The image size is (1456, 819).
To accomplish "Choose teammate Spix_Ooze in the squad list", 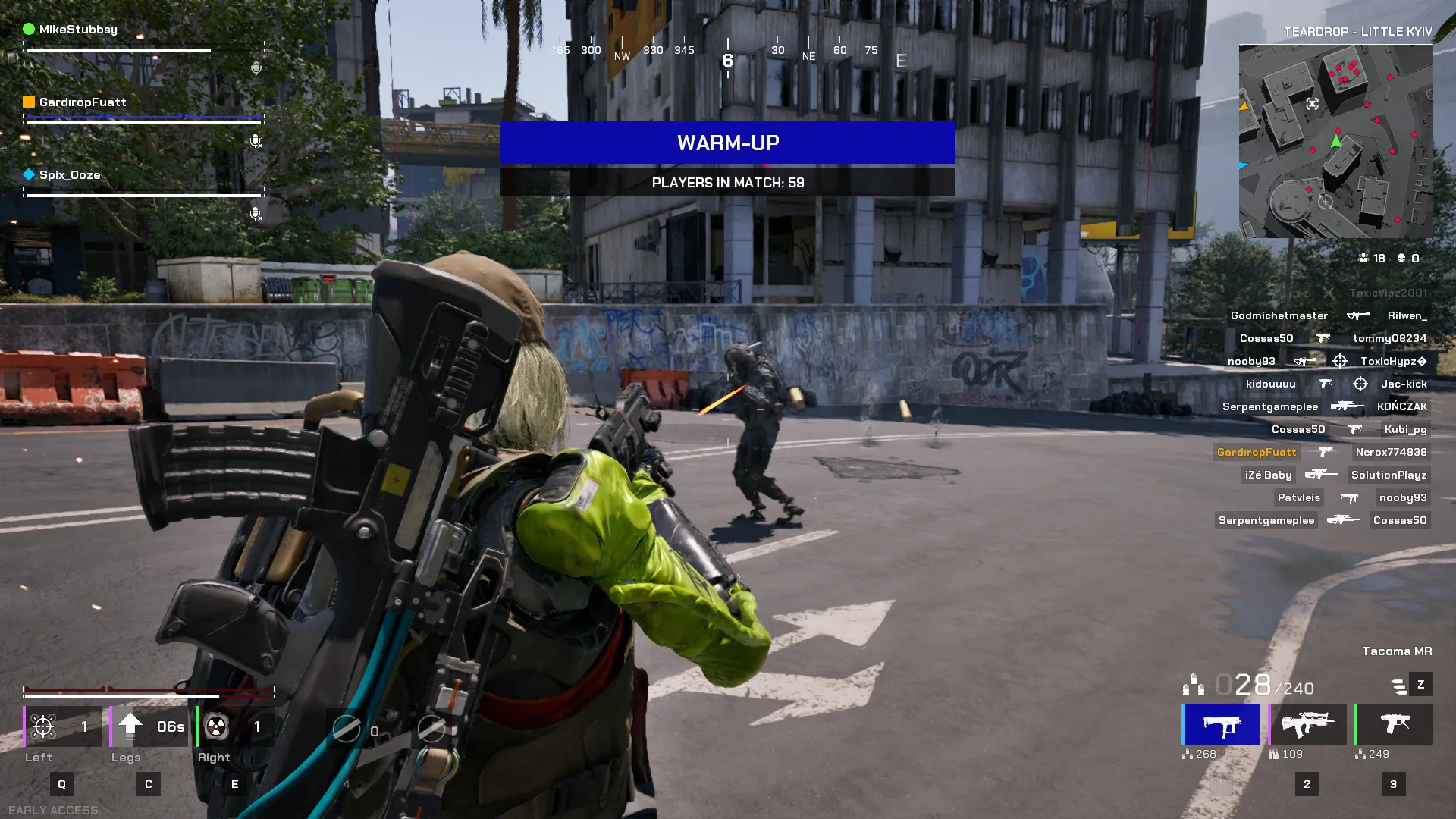I will 70,175.
